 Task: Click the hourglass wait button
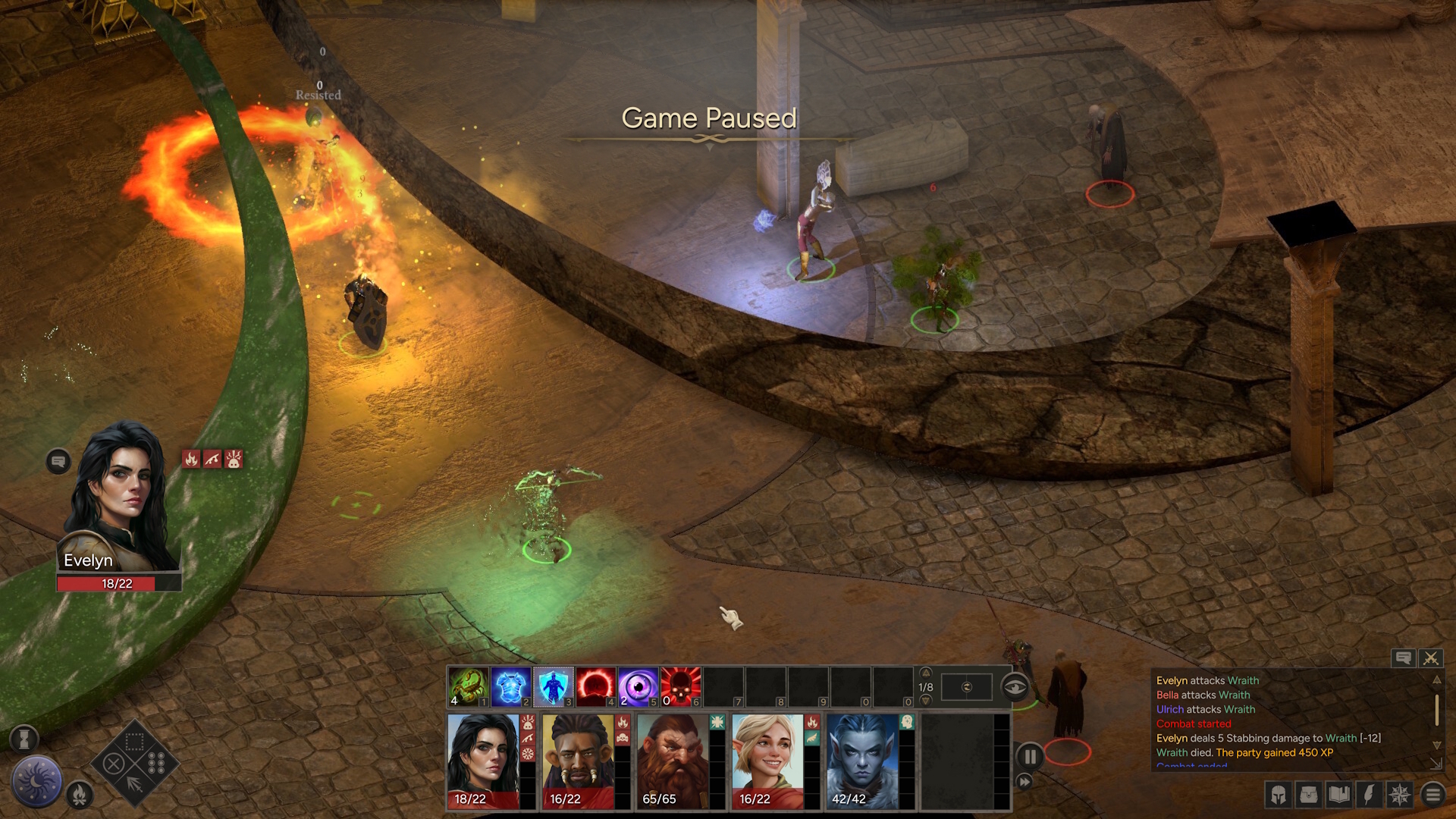(24, 737)
